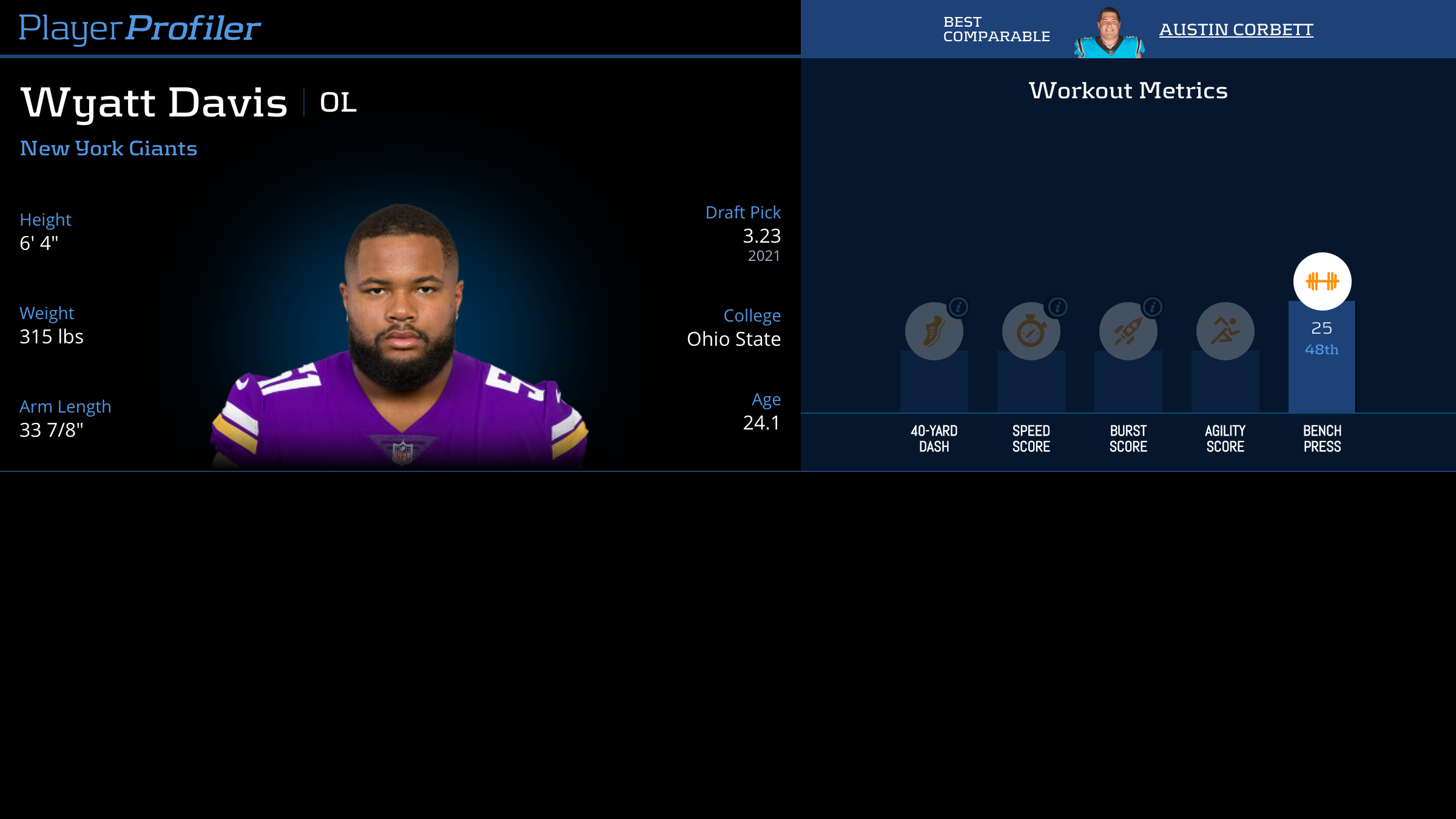Click Austin Corbett's headshot thumbnail
The width and height of the screenshot is (1456, 819).
tap(1109, 33)
